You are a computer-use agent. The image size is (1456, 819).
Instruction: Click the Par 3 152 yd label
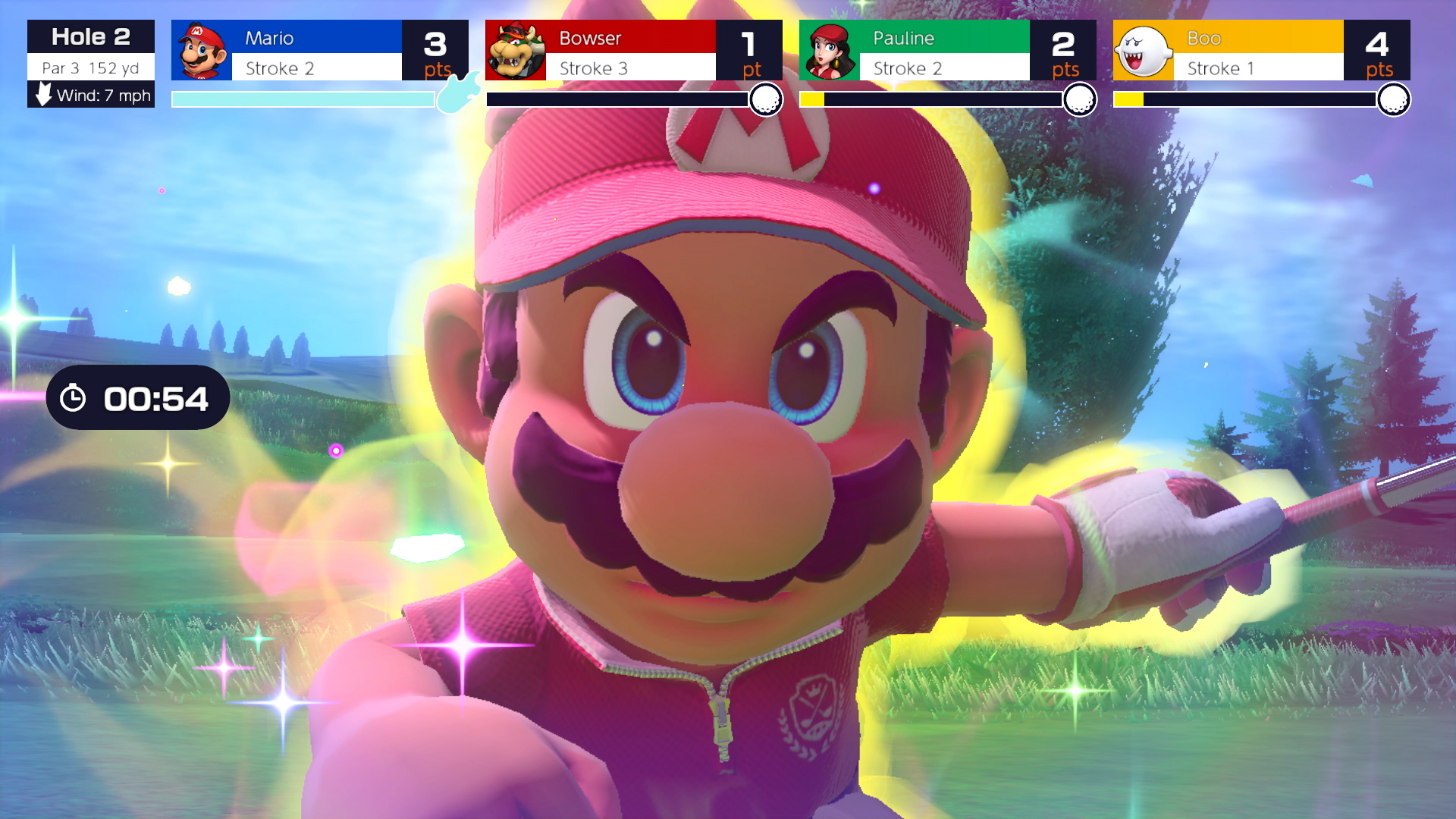(x=90, y=68)
